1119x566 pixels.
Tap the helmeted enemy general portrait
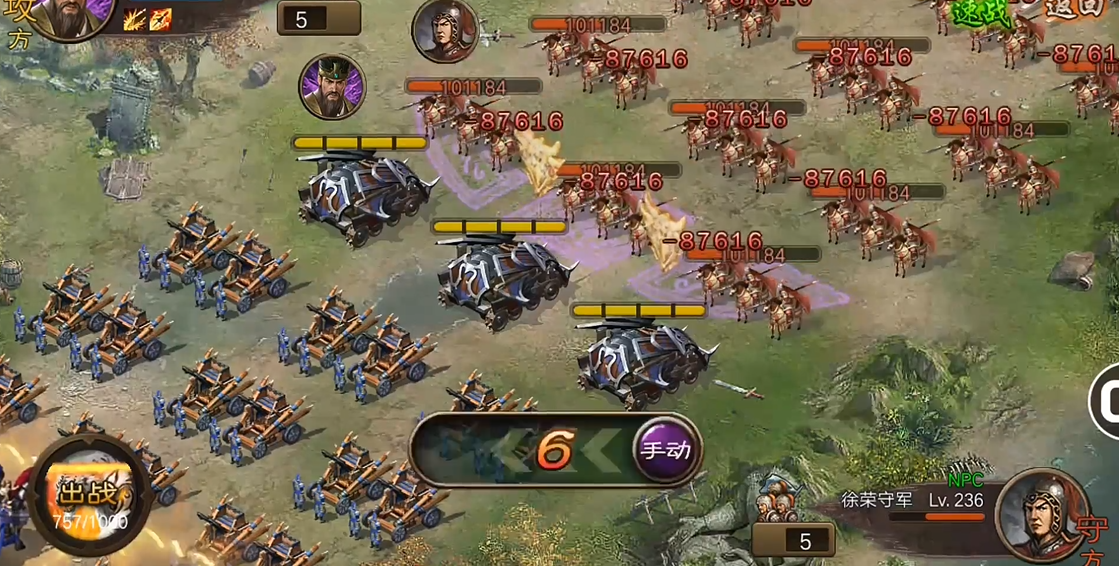tap(445, 31)
